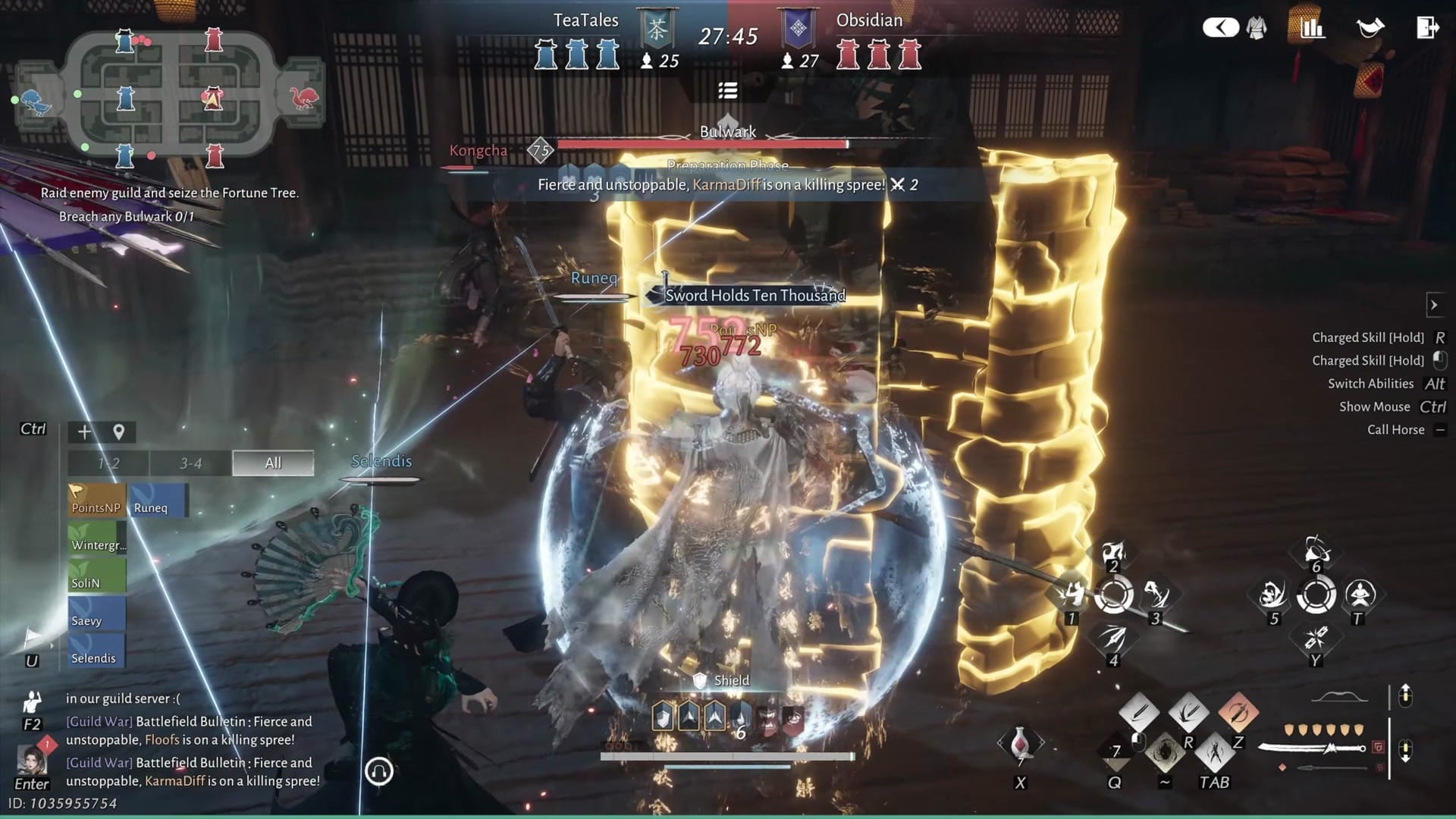Screen dimensions: 1456x819
Task: Click the horse Call Horse icon in keybind list
Action: click(1440, 429)
